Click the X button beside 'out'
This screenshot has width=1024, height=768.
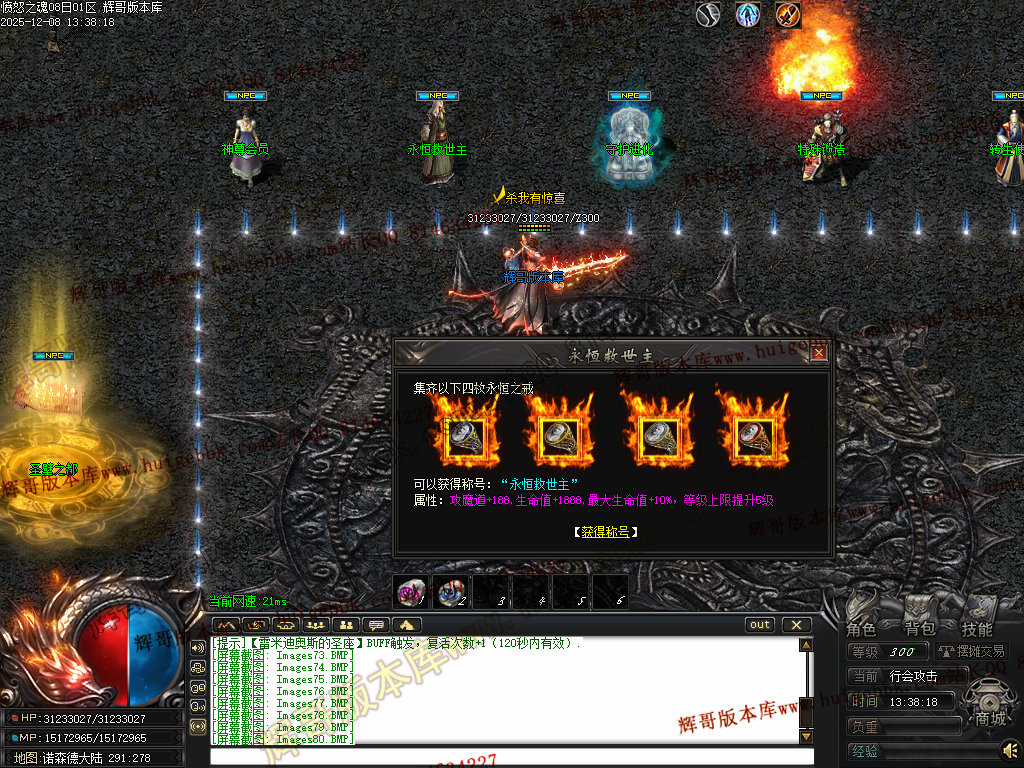[796, 625]
